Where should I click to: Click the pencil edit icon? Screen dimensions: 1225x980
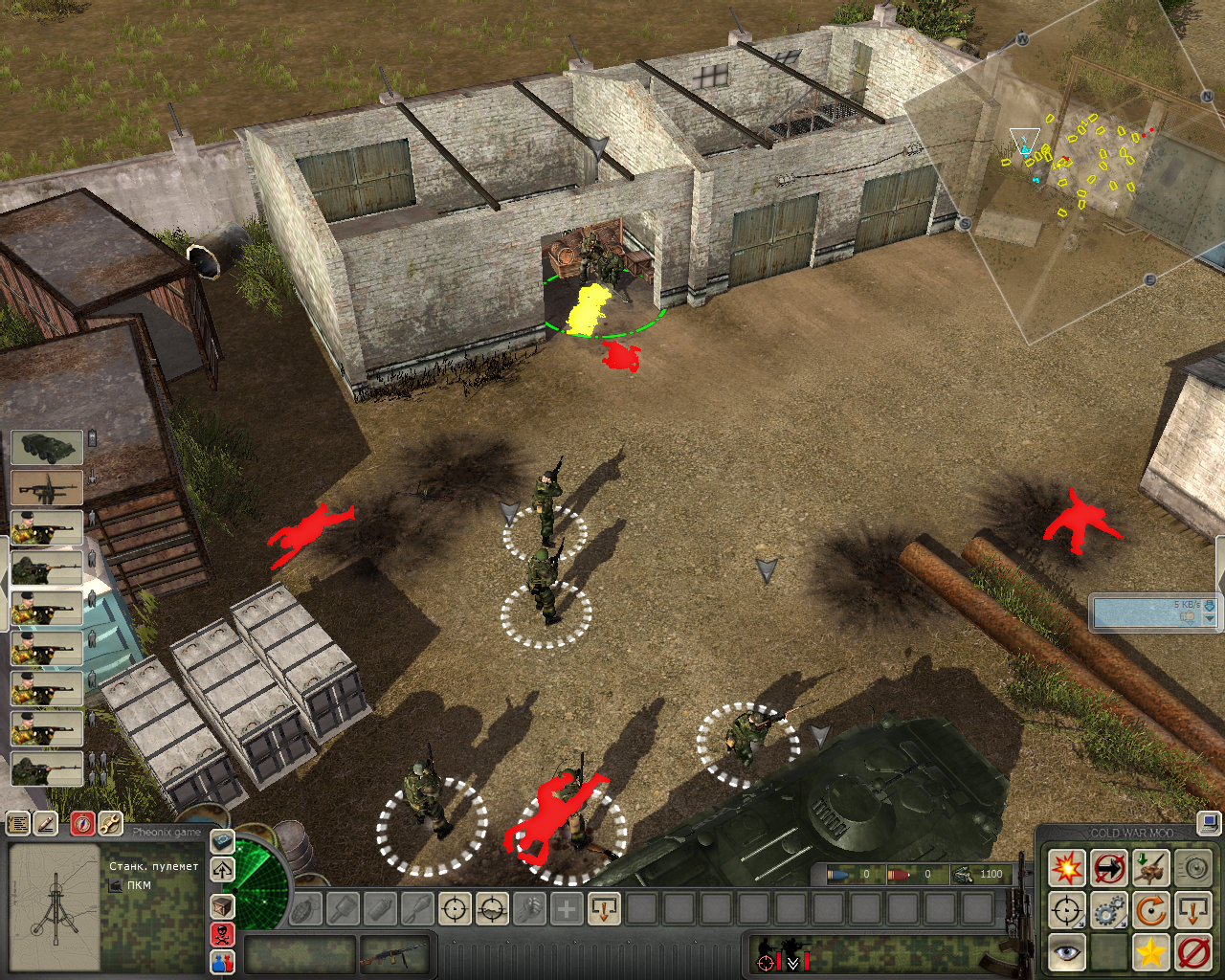pyautogui.click(x=45, y=823)
